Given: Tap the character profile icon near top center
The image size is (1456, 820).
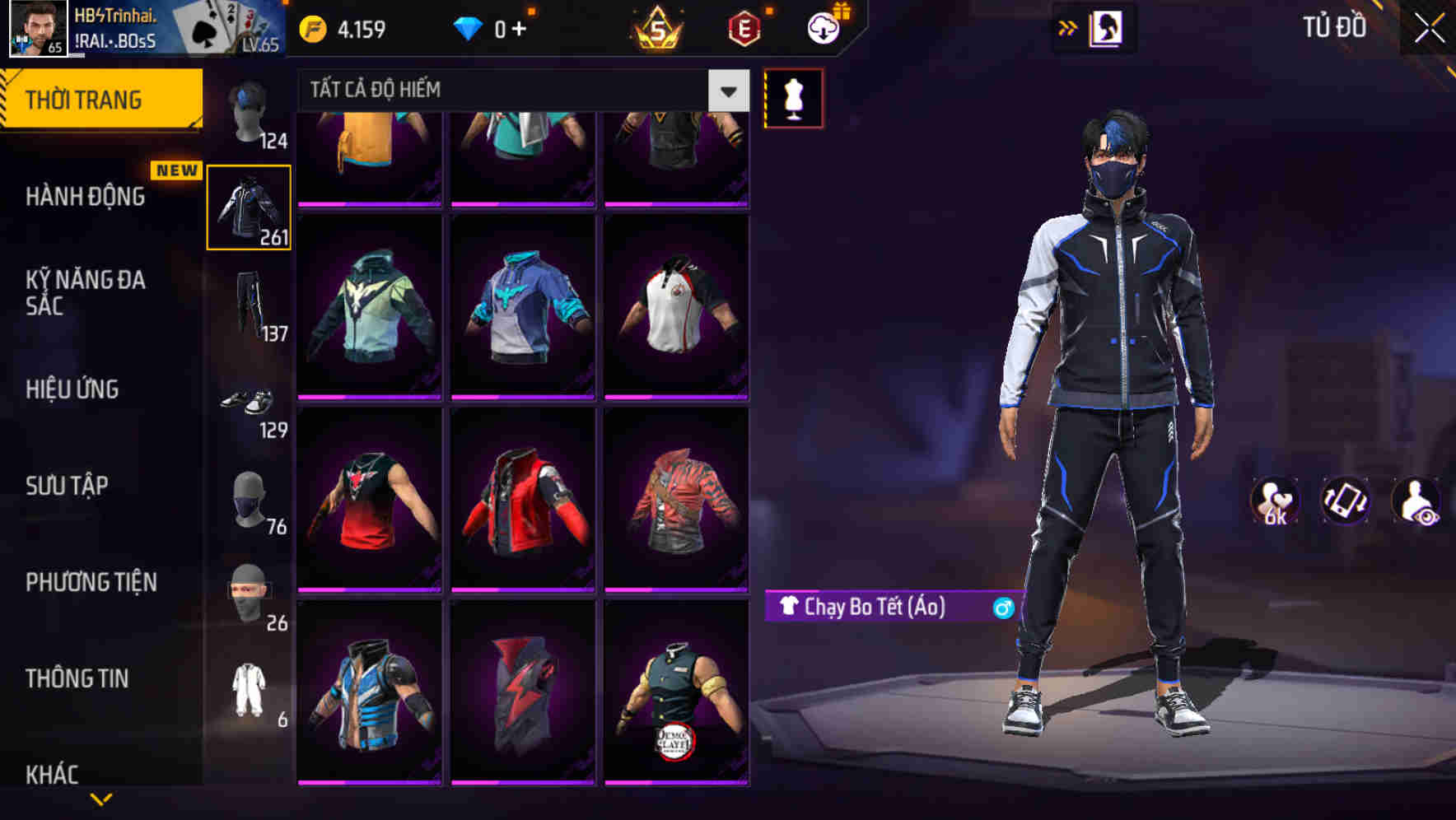Looking at the screenshot, I should click(1108, 27).
